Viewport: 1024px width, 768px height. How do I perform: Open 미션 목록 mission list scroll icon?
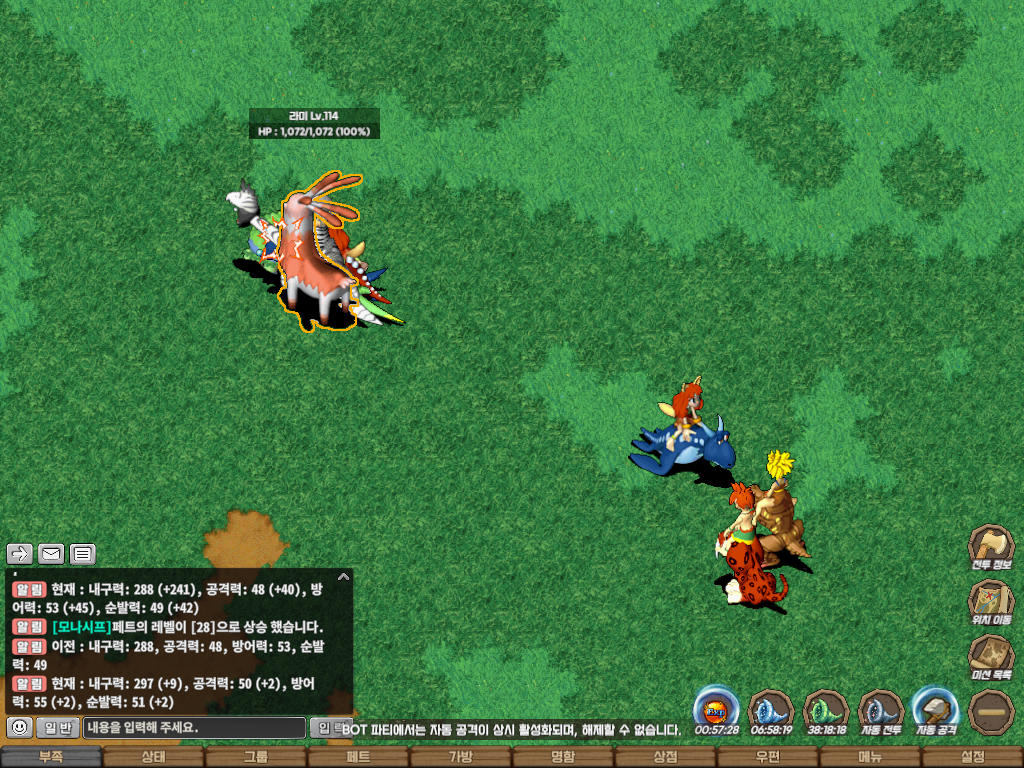pyautogui.click(x=990, y=655)
